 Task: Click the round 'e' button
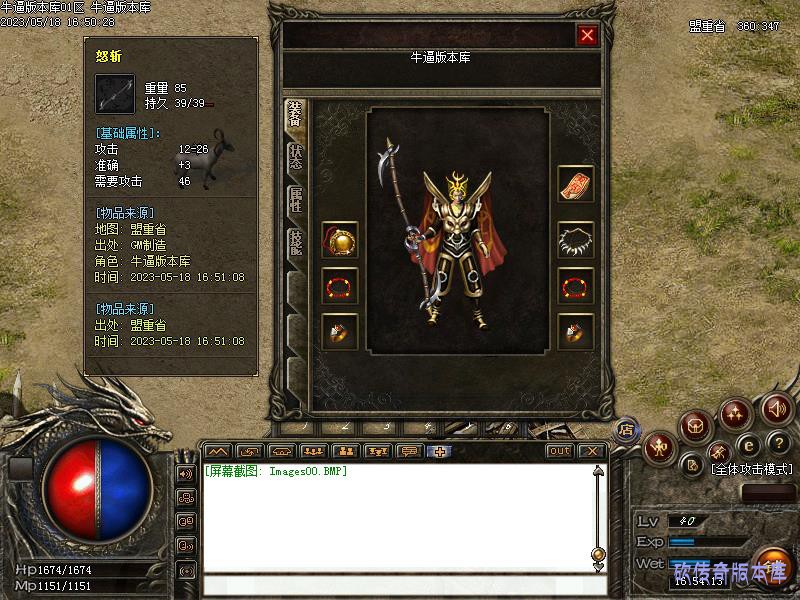point(747,445)
